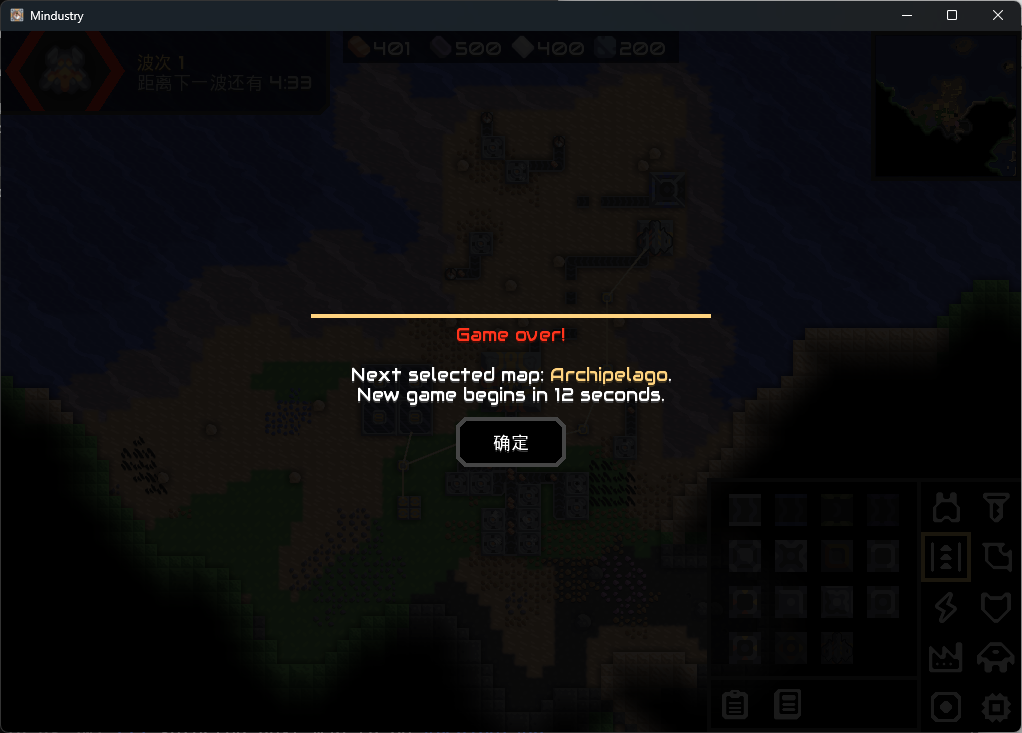
Task: Close the Mindustry window
Action: pos(998,15)
